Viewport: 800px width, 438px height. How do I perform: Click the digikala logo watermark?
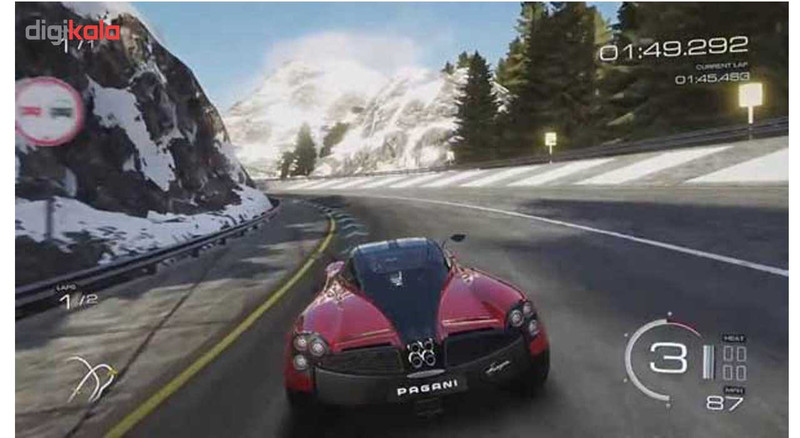pyautogui.click(x=72, y=30)
